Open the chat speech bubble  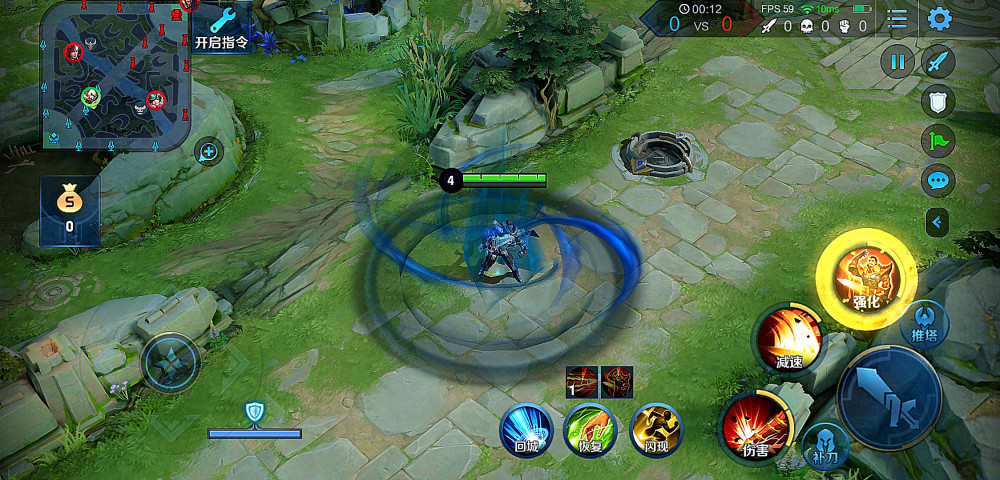(x=938, y=181)
